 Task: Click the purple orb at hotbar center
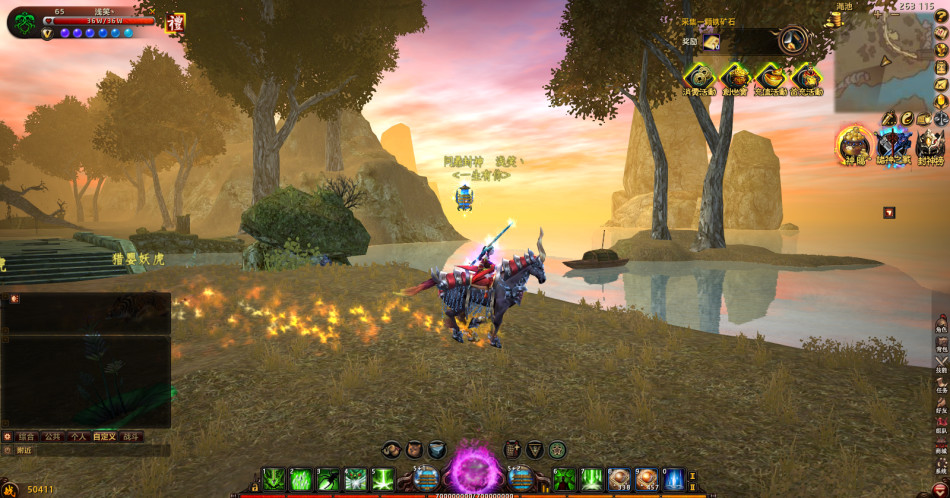[x=474, y=470]
